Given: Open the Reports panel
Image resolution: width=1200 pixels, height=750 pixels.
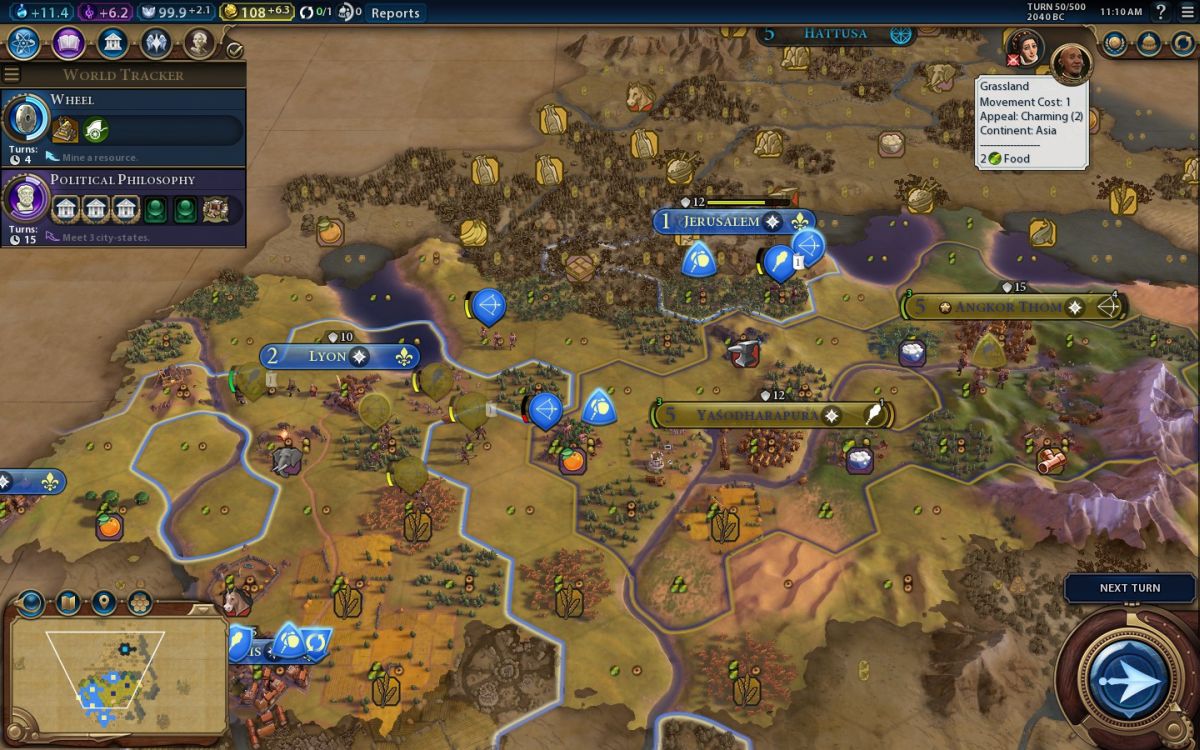Looking at the screenshot, I should click(395, 13).
